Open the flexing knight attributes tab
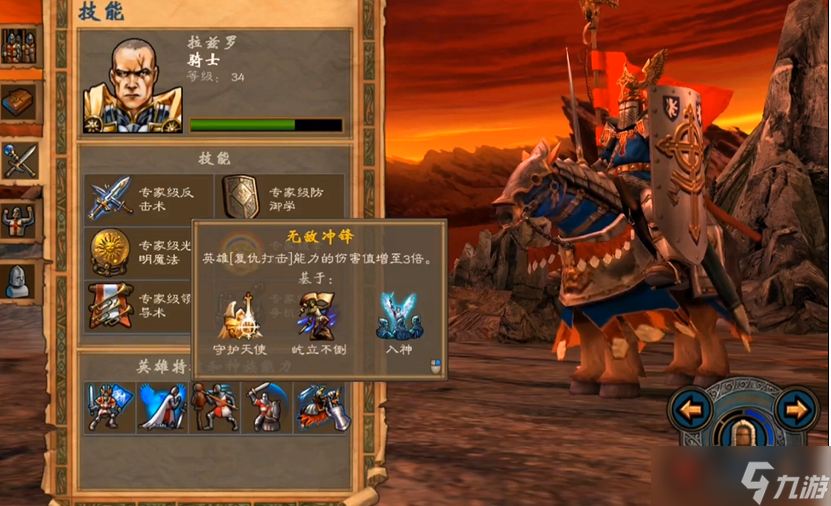Image resolution: width=831 pixels, height=506 pixels. [x=19, y=220]
